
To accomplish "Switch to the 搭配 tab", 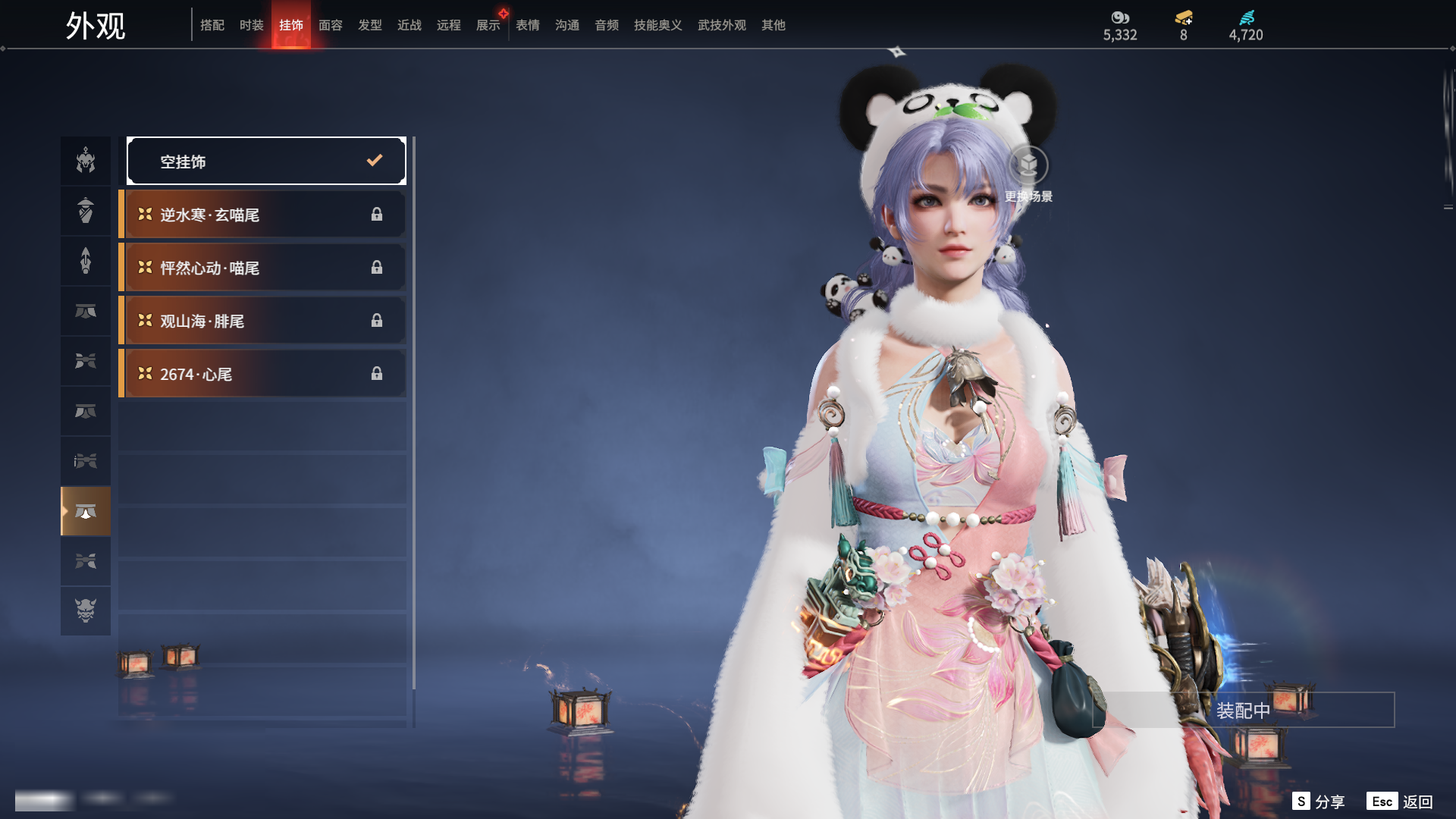I will tap(212, 25).
